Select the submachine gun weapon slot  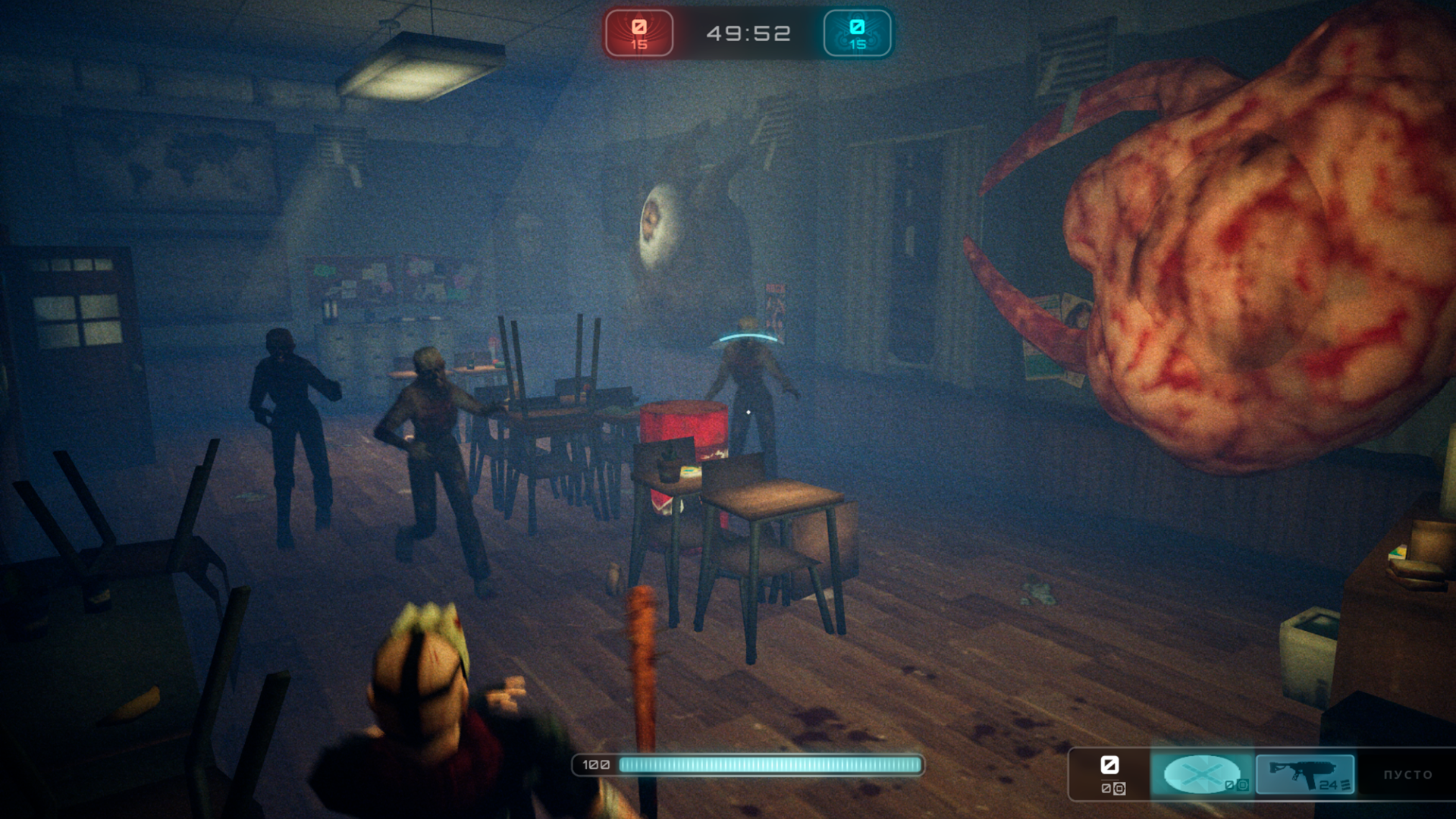[1304, 774]
